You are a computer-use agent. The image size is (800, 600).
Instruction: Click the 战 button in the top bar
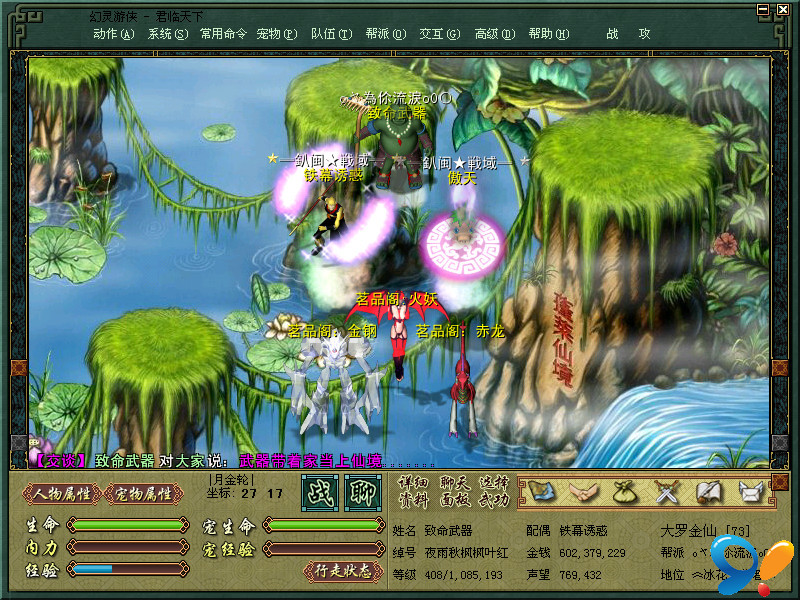coord(612,33)
